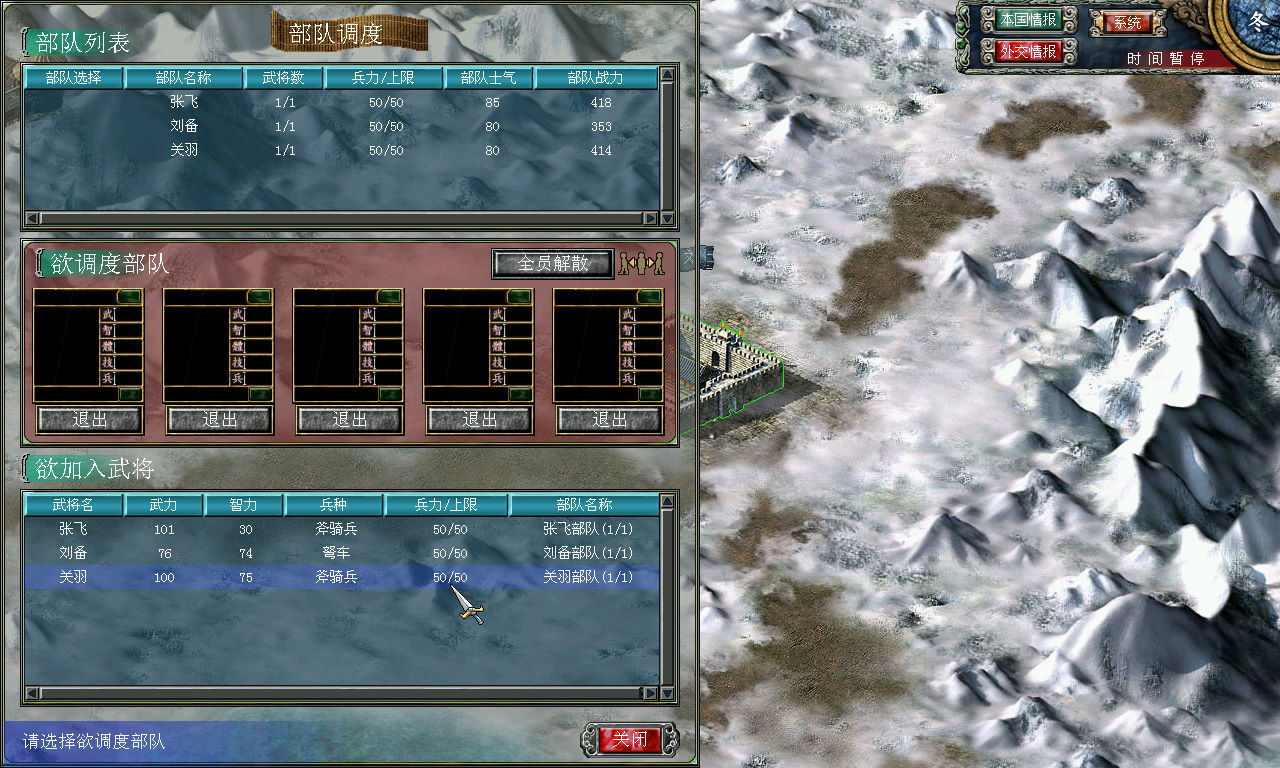The width and height of the screenshot is (1280, 768).
Task: Click the green tab atop the first unit slot
Action: click(128, 294)
